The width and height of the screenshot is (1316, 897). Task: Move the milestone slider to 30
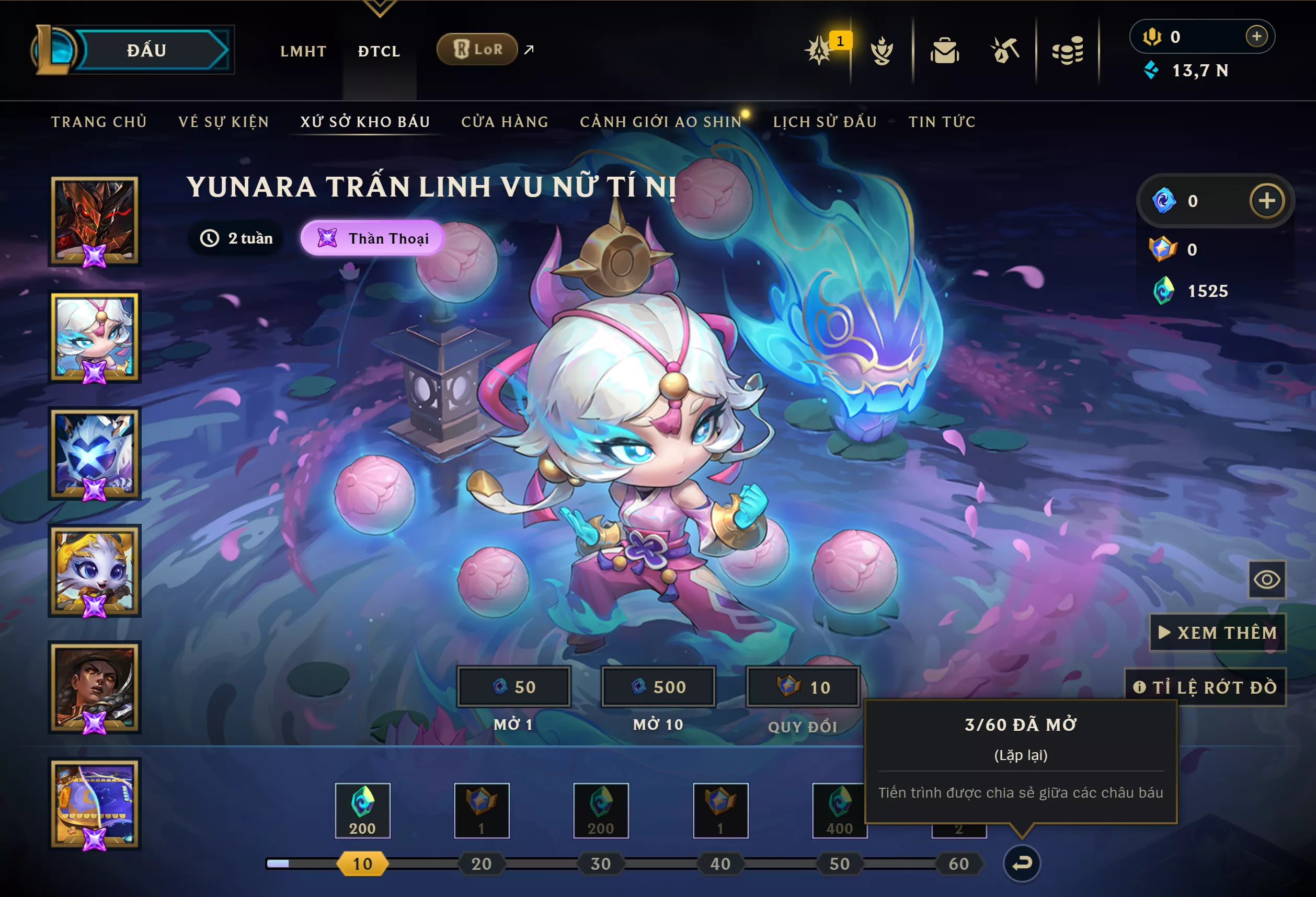(x=600, y=864)
